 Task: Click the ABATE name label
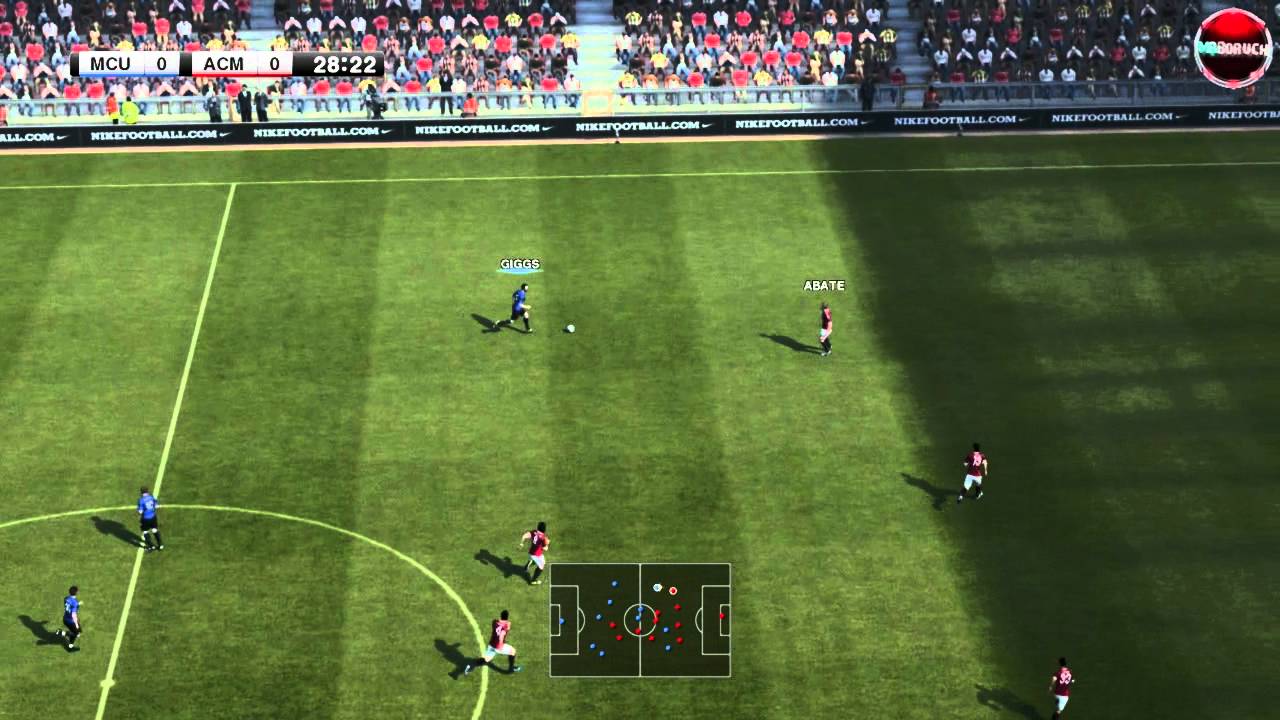pyautogui.click(x=822, y=285)
